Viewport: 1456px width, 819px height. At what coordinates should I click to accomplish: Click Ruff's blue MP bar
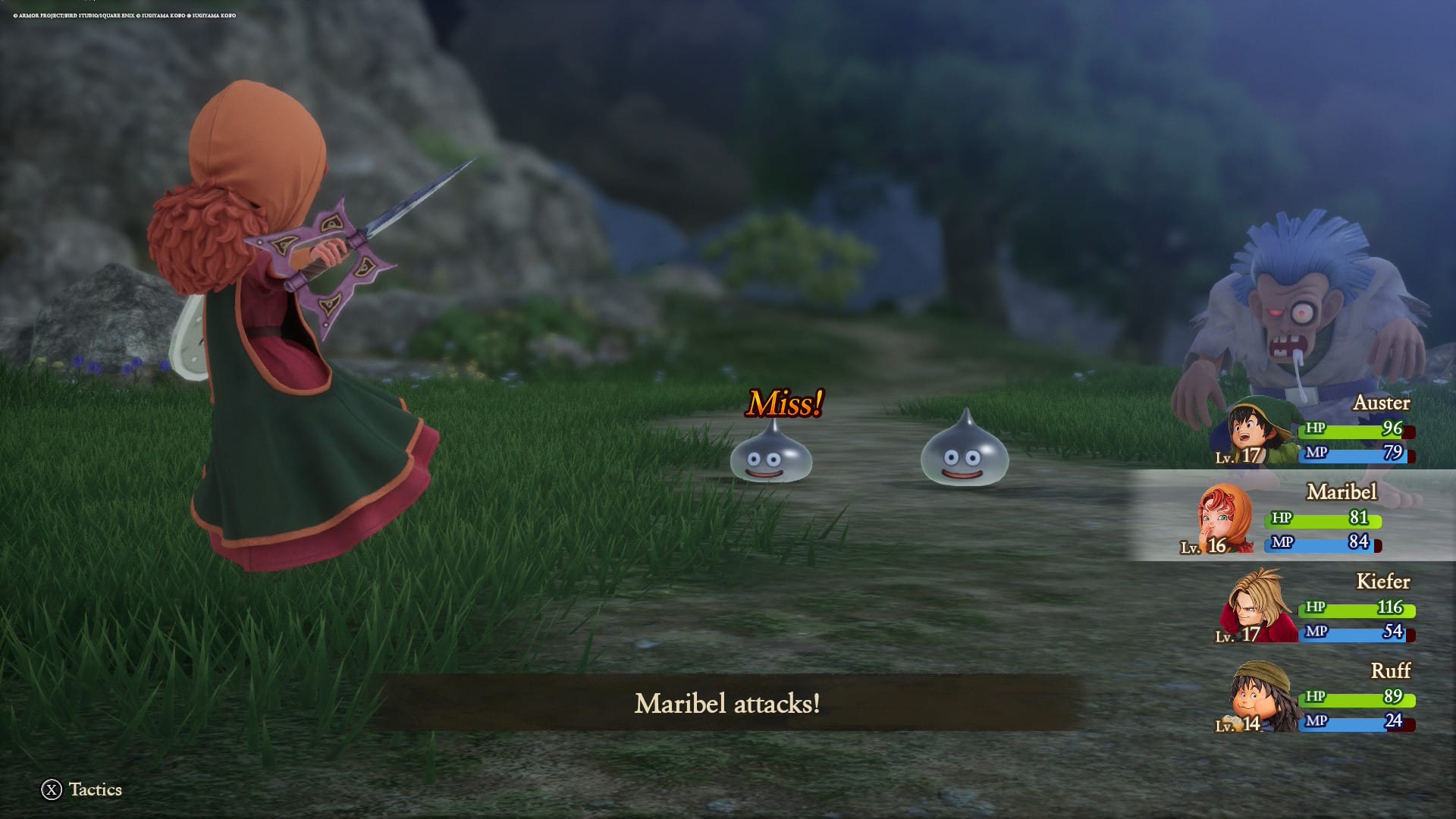[x=1357, y=723]
